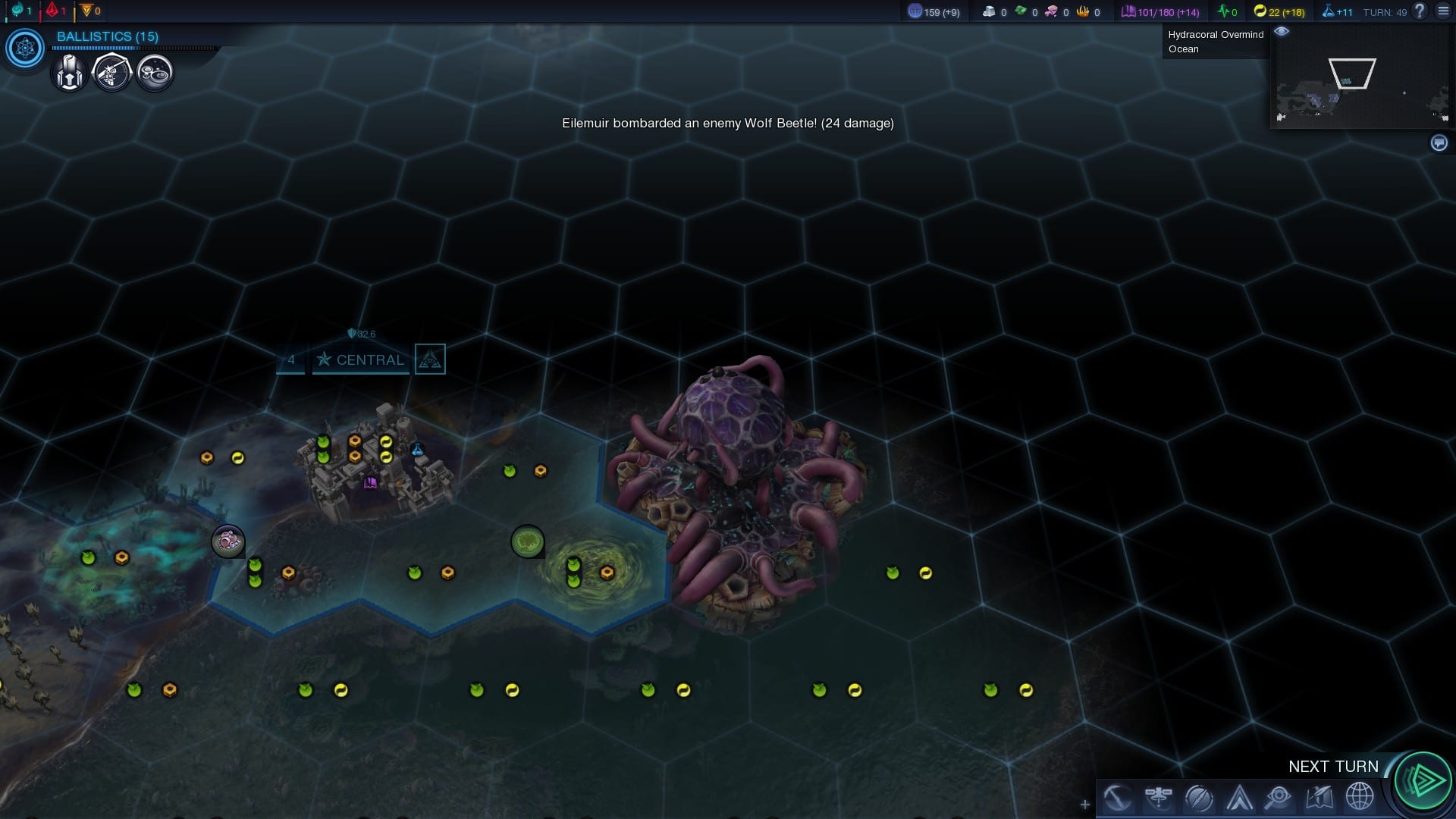Image resolution: width=1456 pixels, height=819 pixels.
Task: Click the Ballistics research label
Action: tap(108, 36)
